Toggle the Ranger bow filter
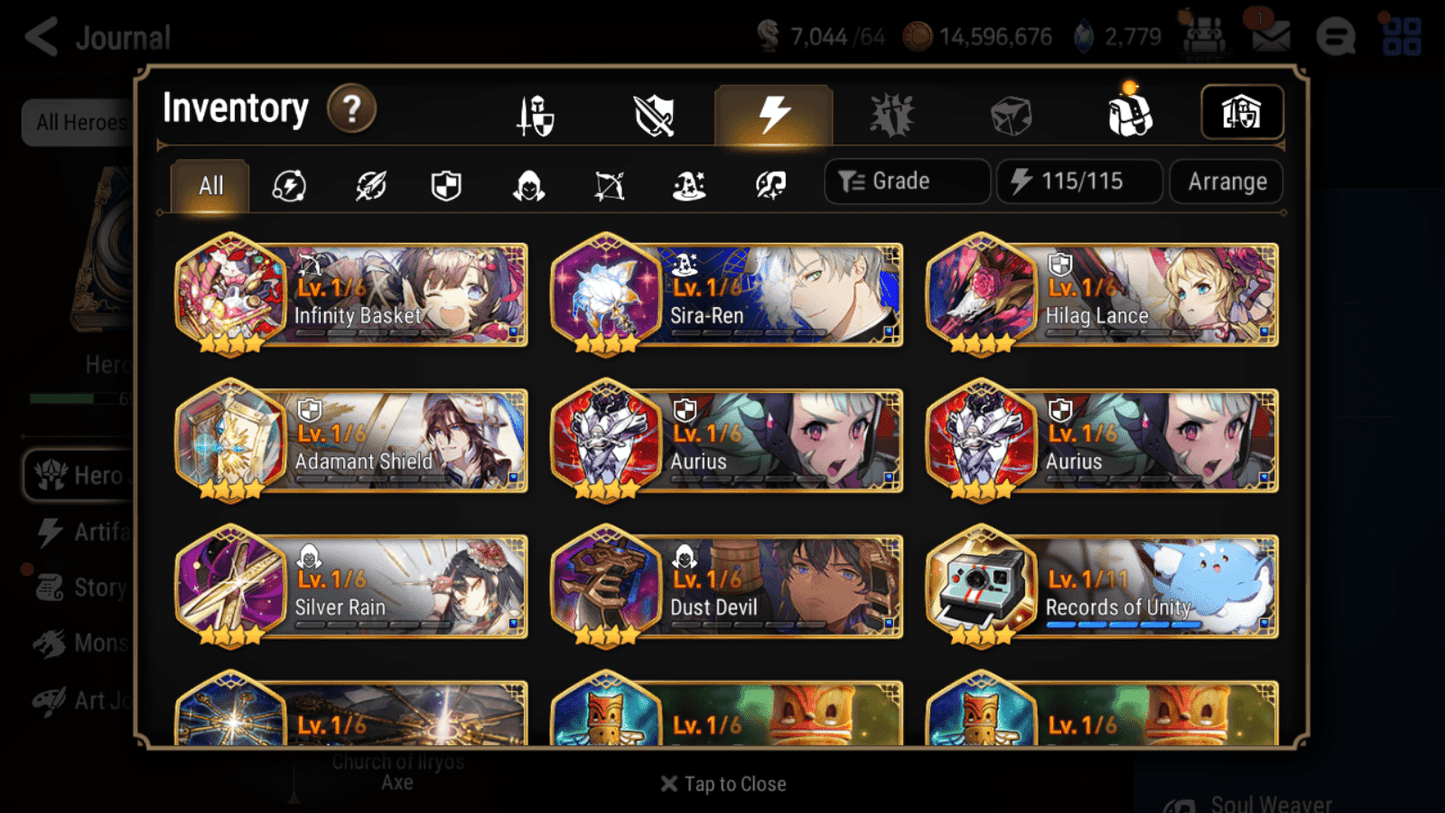This screenshot has height=813, width=1445. tap(608, 185)
